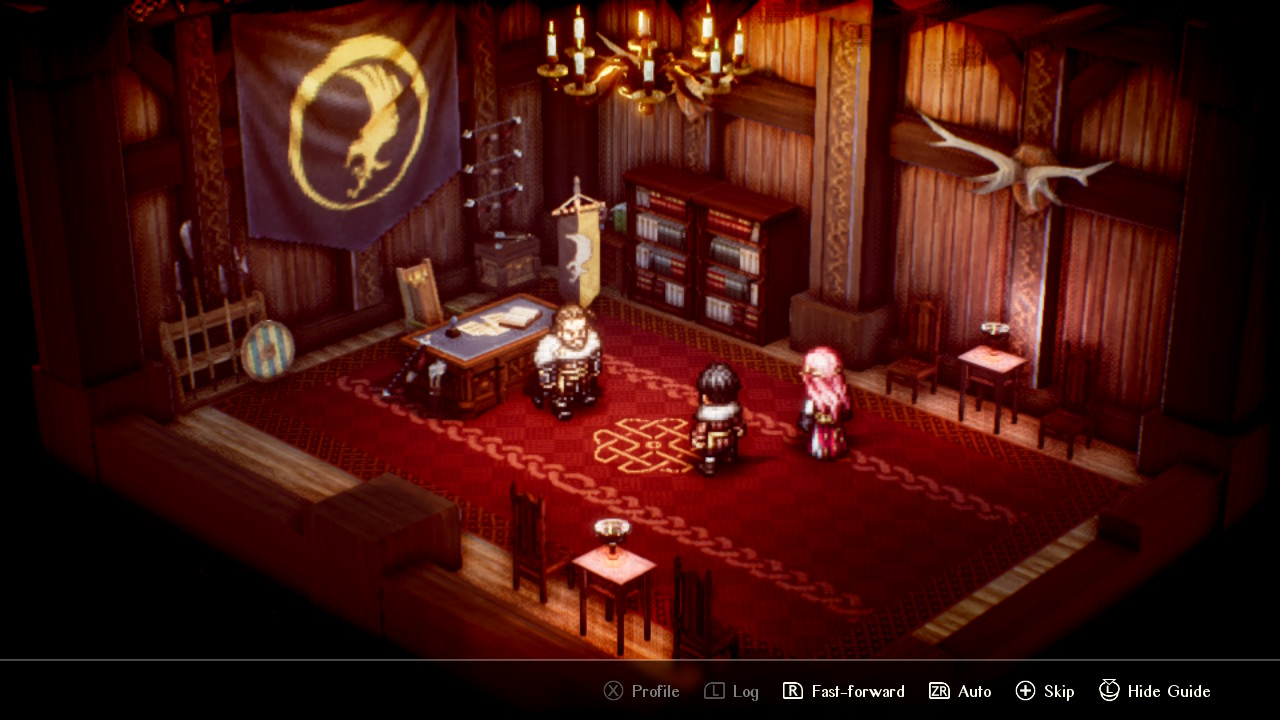Click the plus icon beside Skip

click(1026, 691)
